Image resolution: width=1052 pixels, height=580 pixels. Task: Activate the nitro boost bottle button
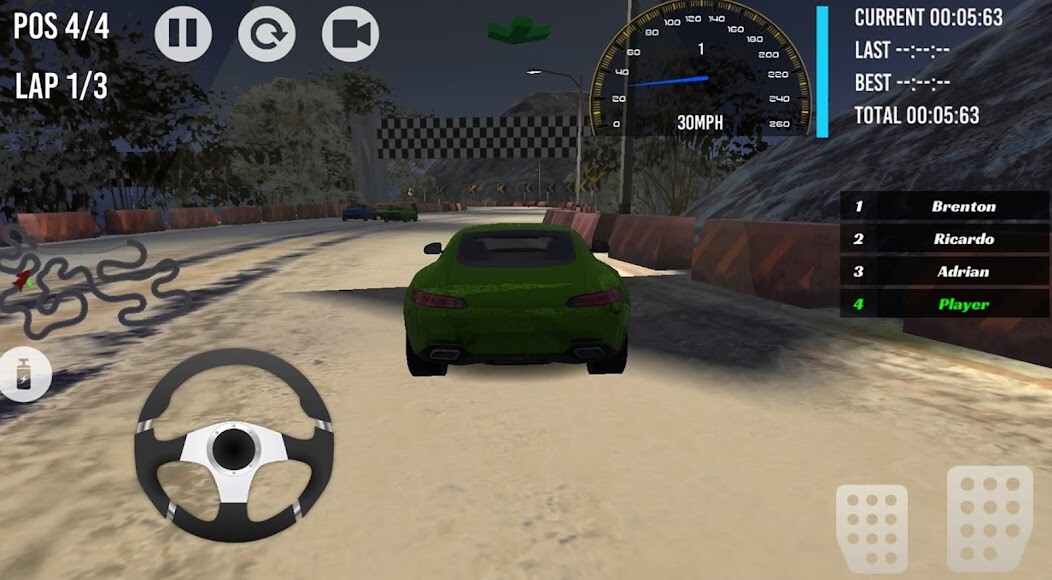(22, 377)
